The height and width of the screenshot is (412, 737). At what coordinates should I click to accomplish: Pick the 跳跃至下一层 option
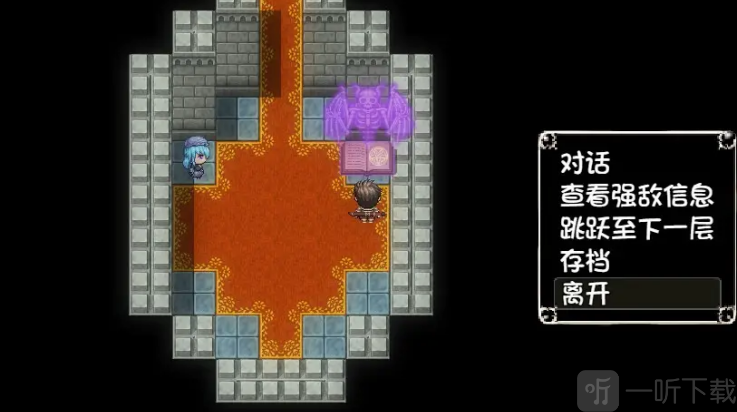tap(635, 228)
